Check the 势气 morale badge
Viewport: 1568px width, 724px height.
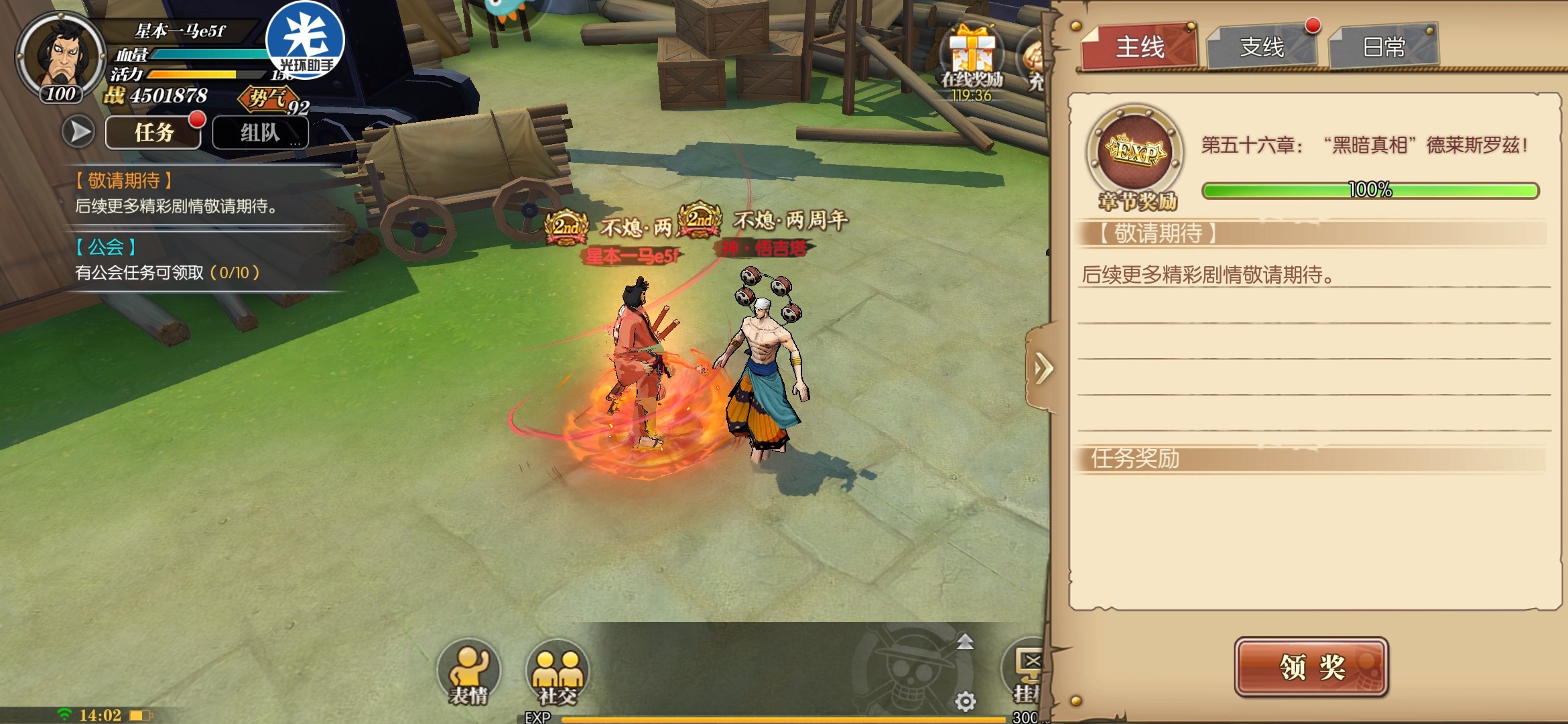[271, 99]
